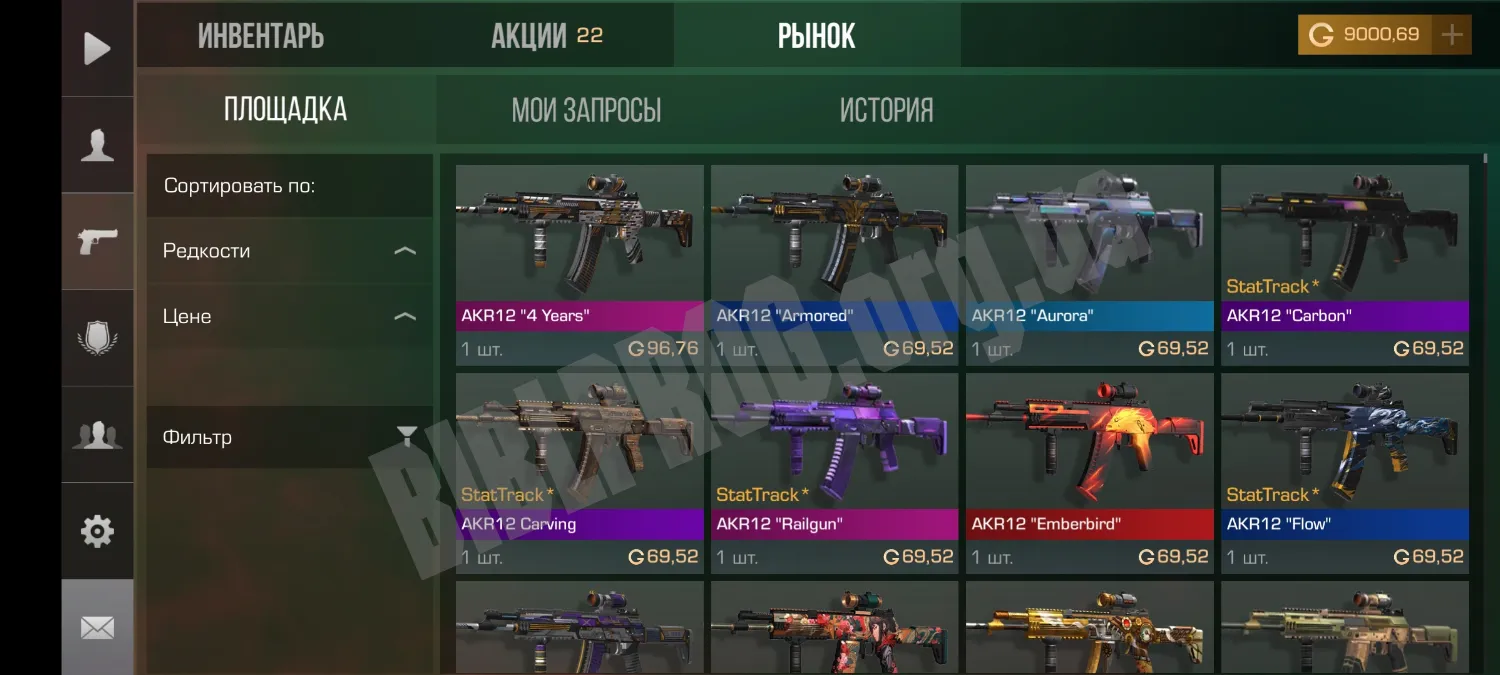Select the AKR12 "4 Years" listing
The width and height of the screenshot is (1500, 675).
[580, 263]
